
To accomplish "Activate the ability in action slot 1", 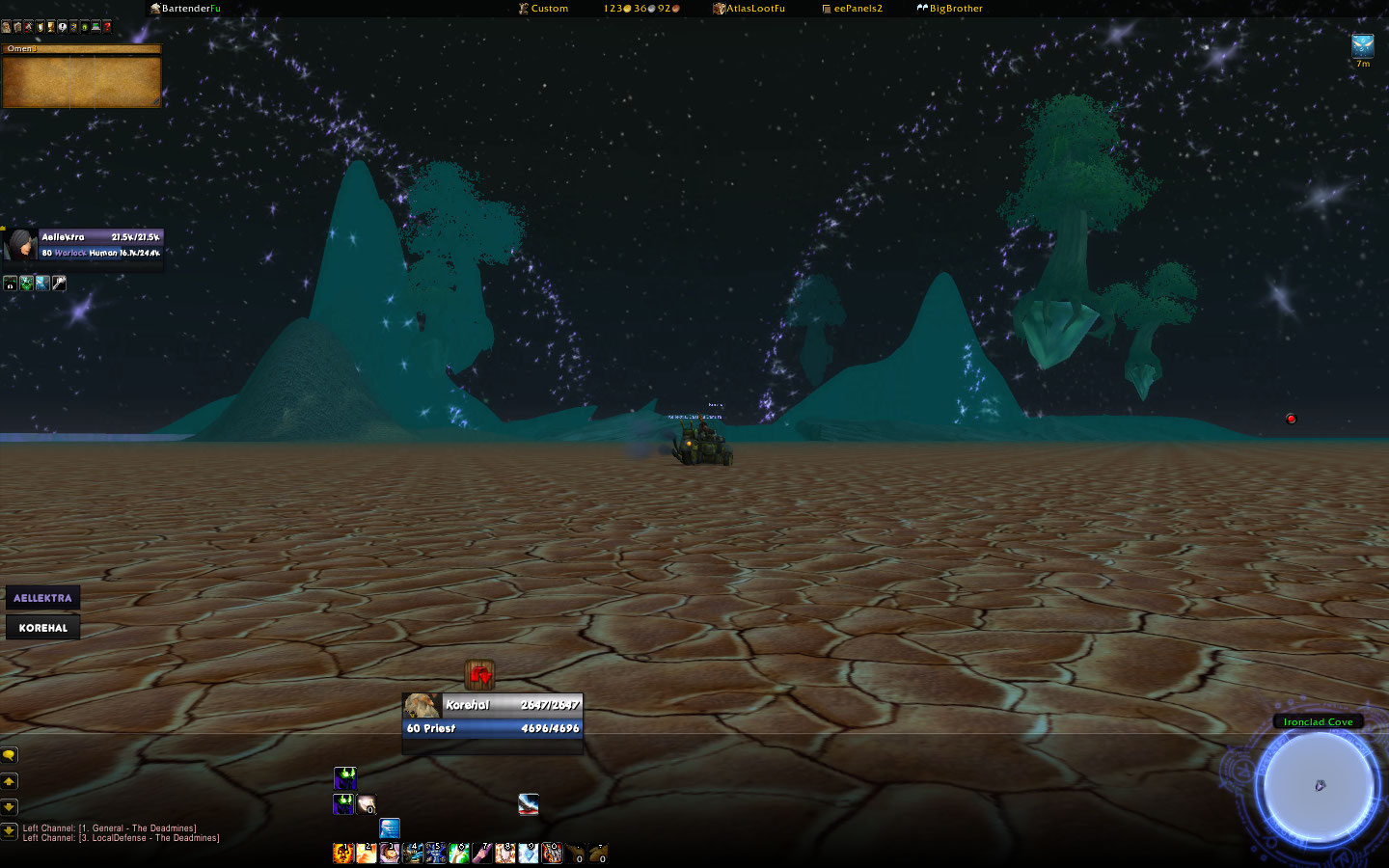I will pos(342,853).
